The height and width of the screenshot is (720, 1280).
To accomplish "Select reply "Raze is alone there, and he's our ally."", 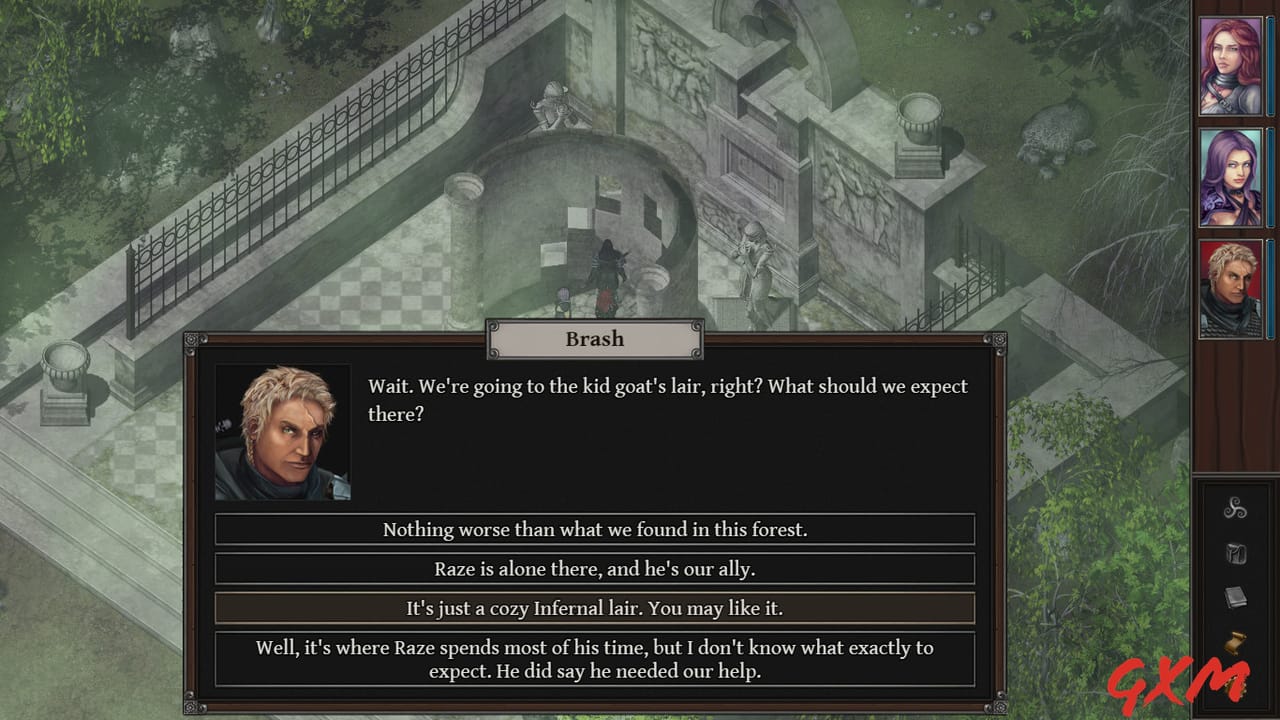I will 595,568.
